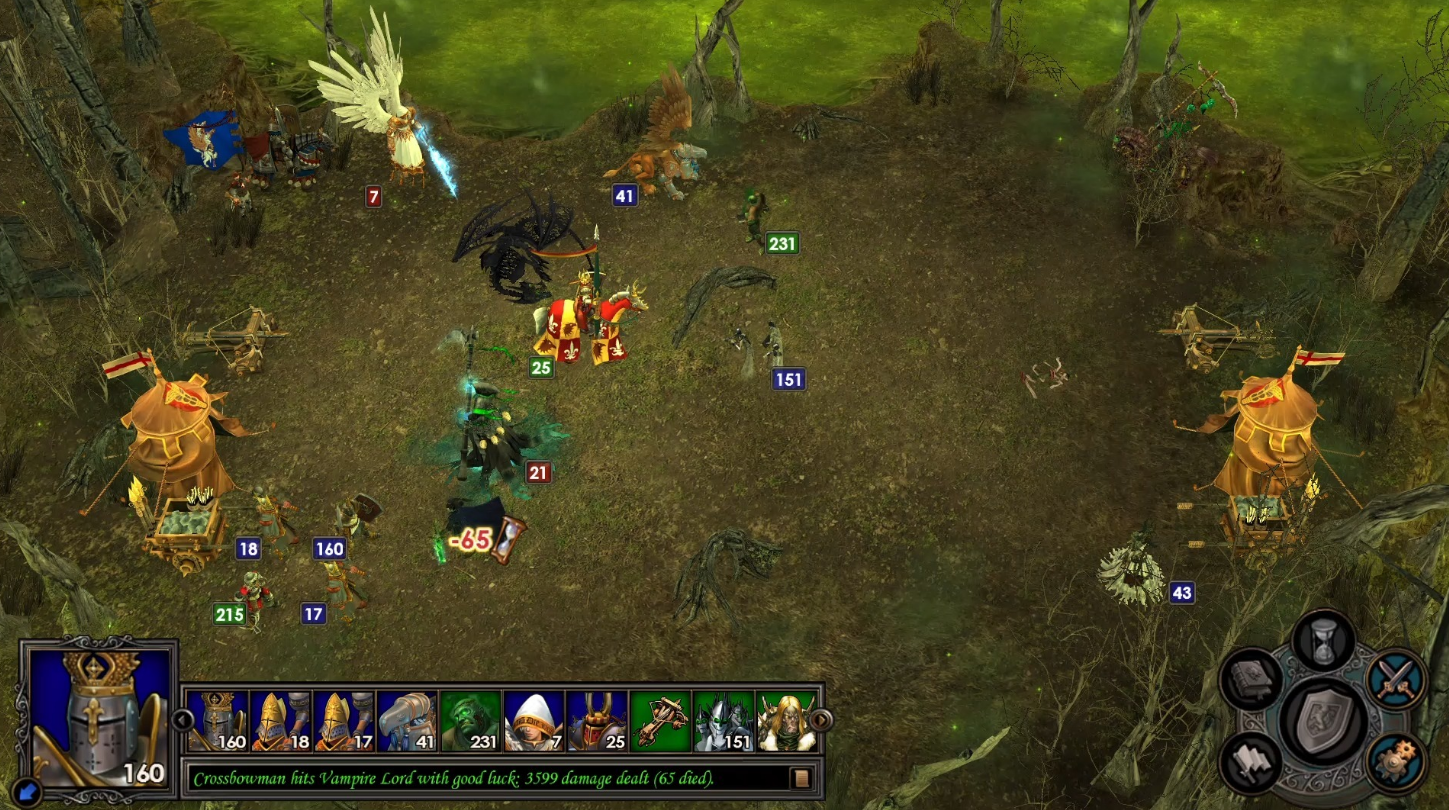Click the ballista portrait in initiative bar
The width and height of the screenshot is (1449, 810).
[660, 721]
